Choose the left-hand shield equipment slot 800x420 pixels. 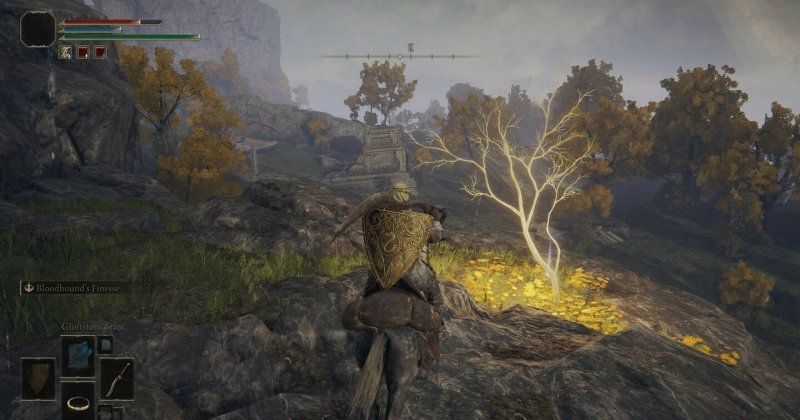tap(39, 379)
